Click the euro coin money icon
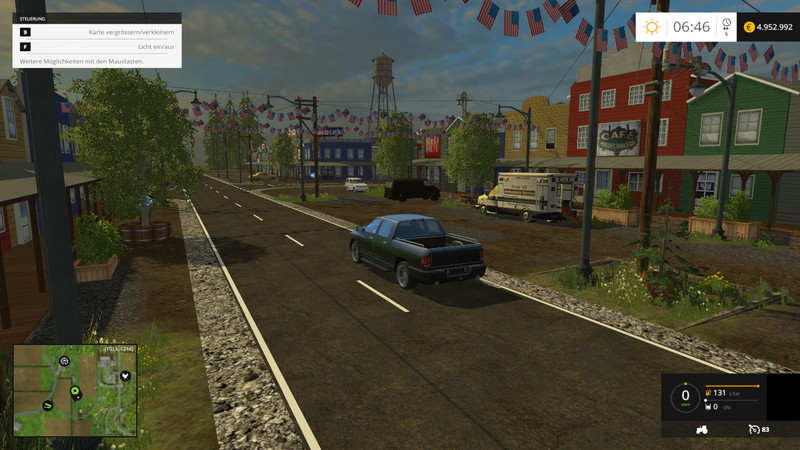This screenshot has height=450, width=800. click(x=750, y=27)
